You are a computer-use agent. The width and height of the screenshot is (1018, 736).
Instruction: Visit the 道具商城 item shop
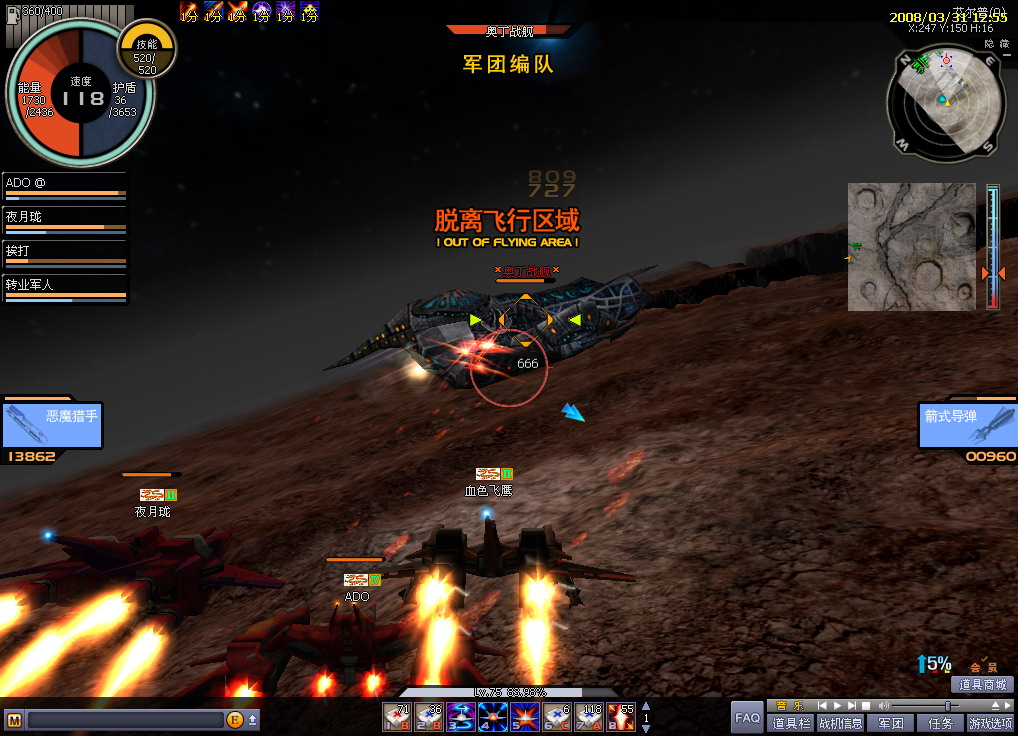984,685
